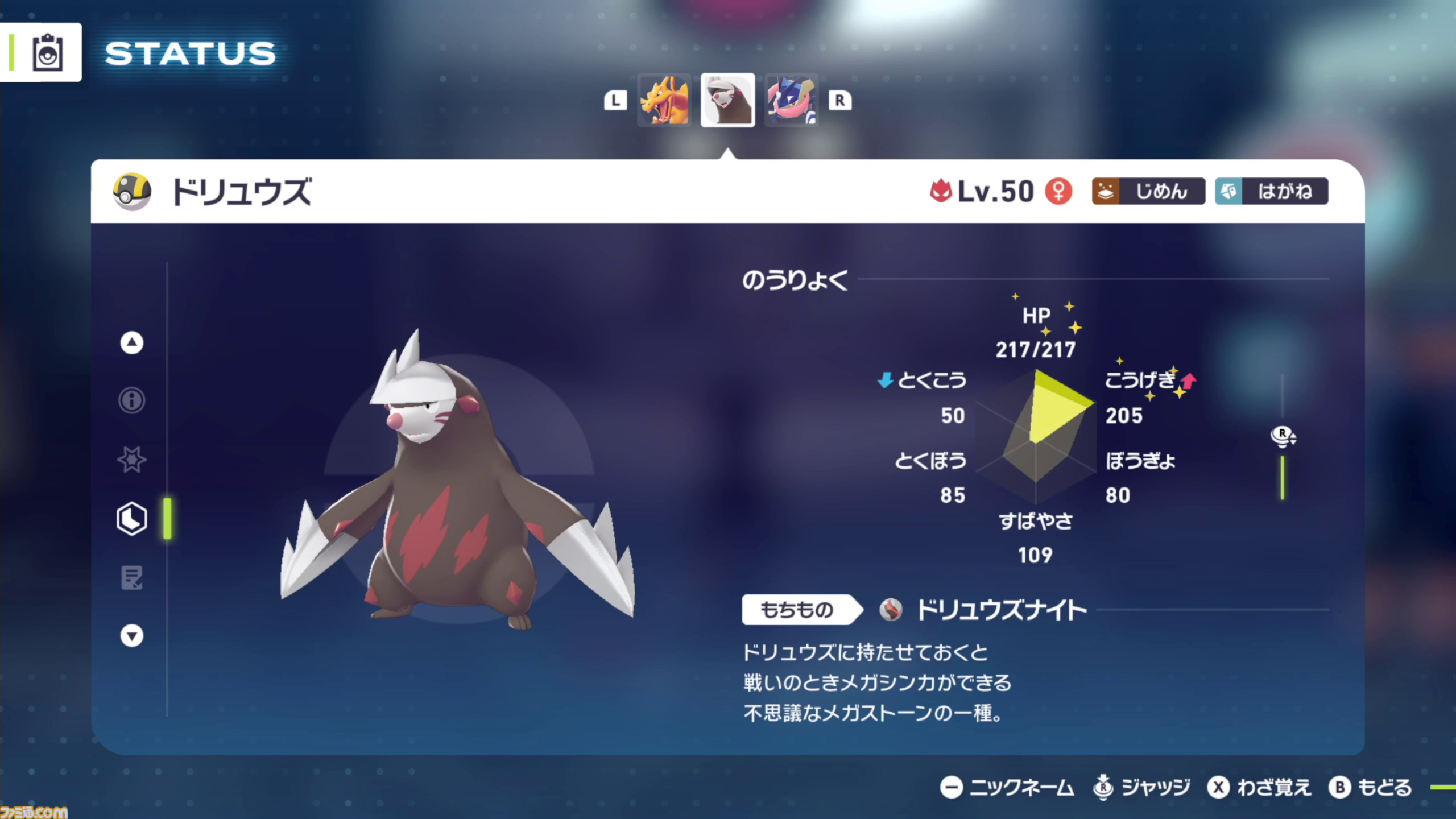Click the Excadrill thumbnail in the party list
The height and width of the screenshot is (819, 1456).
[728, 100]
